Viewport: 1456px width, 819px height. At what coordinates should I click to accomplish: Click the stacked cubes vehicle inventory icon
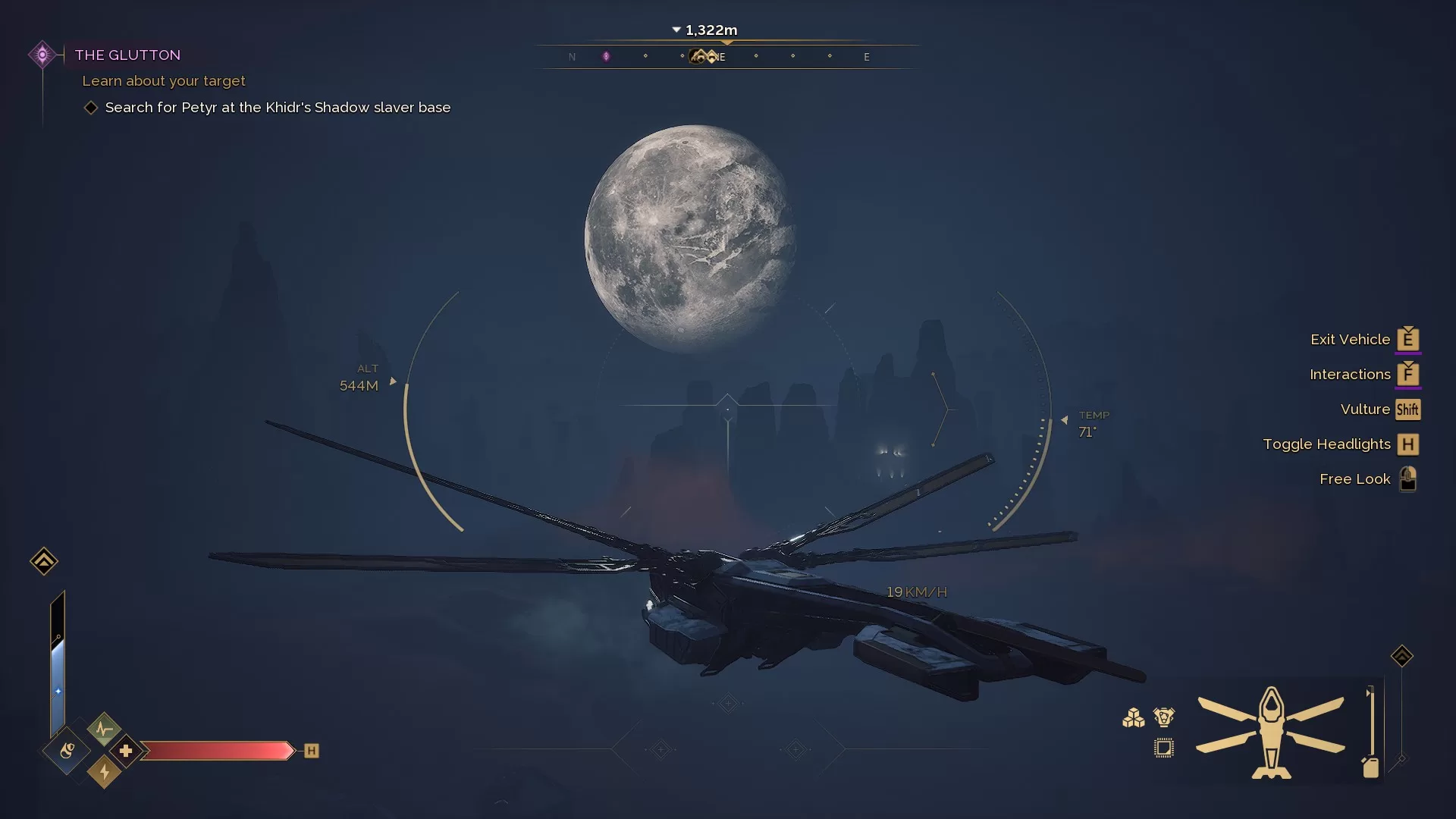1133,717
